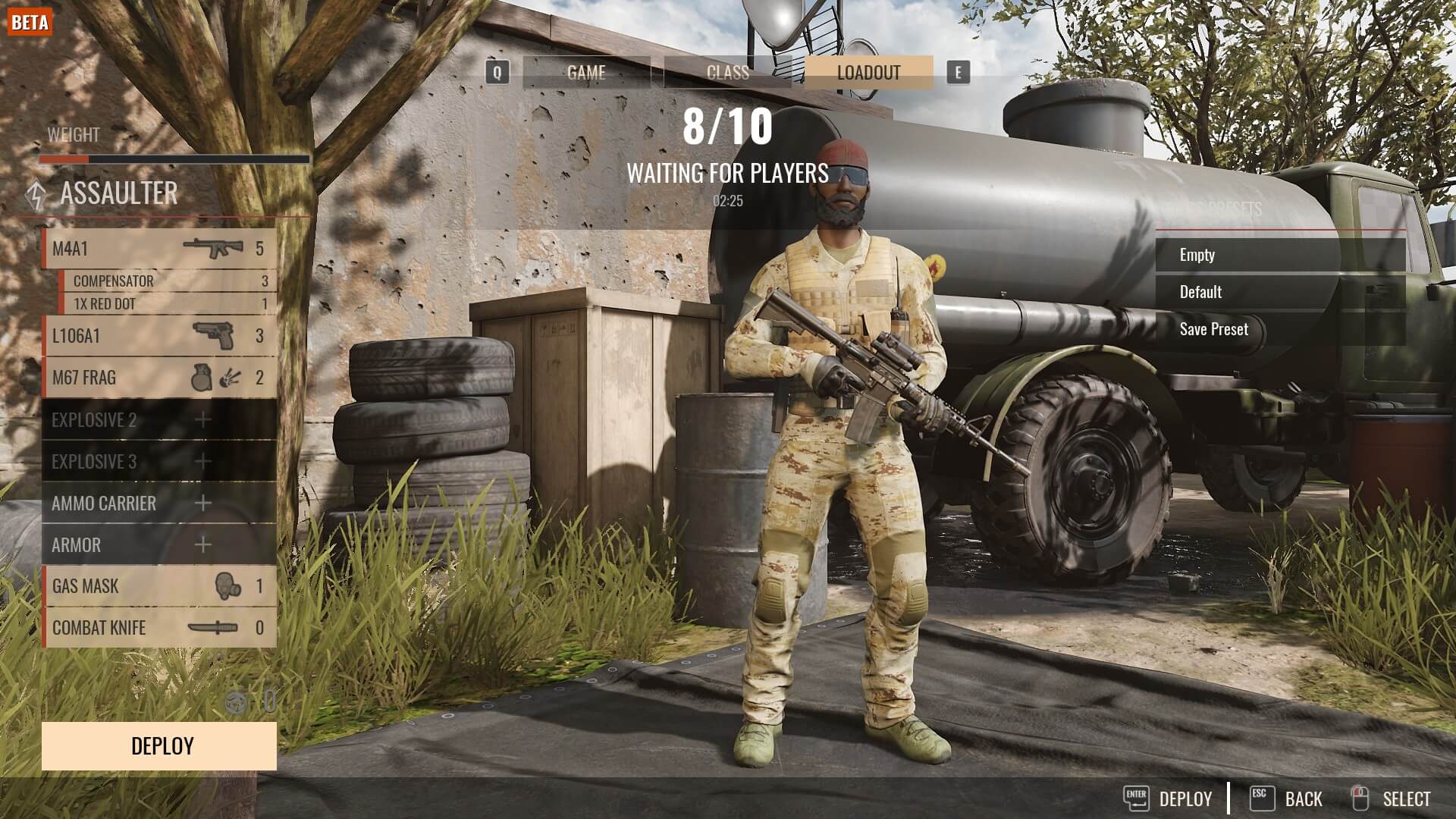Choose the Combat Knife slot
1456x819 pixels.
coord(159,628)
